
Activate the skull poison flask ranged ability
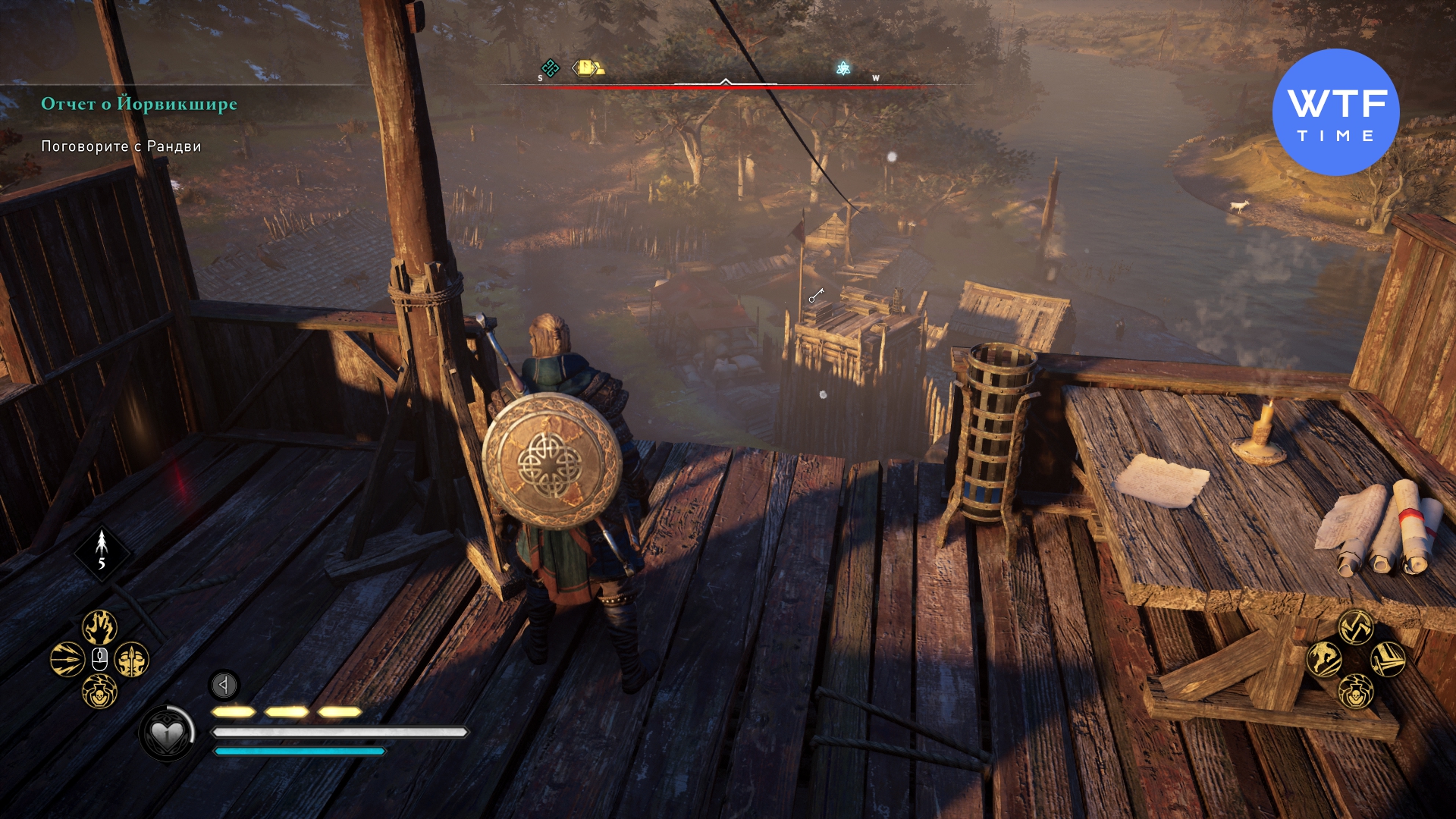[x=99, y=692]
